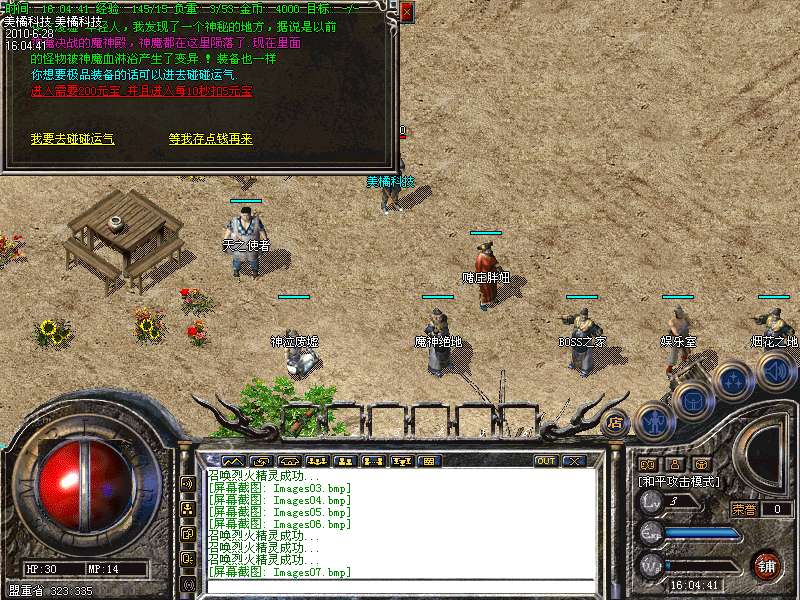Choose the "等我存点钱再来" dialogue option

(211, 140)
